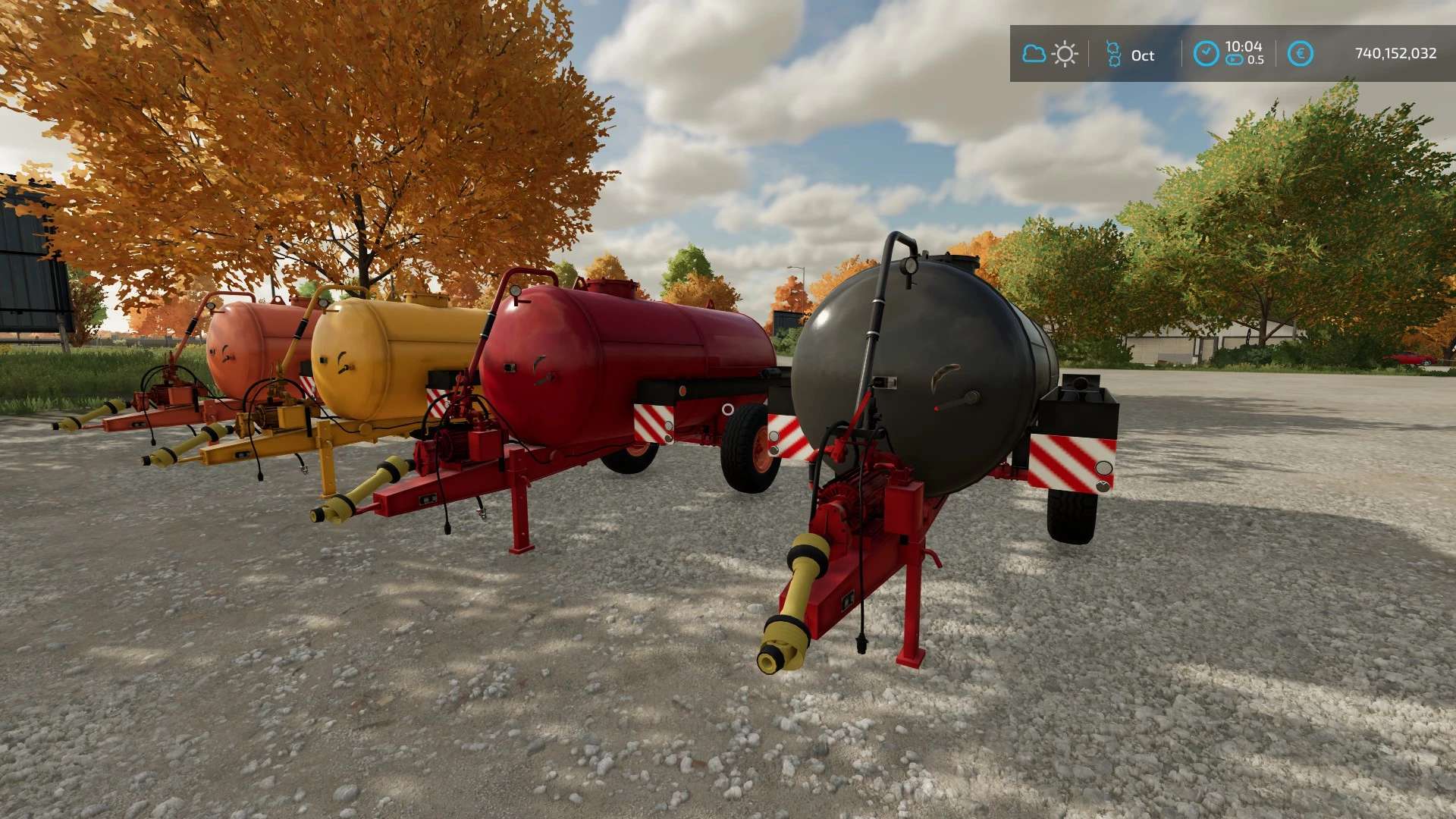Click the clock icon in the HUD
1456x819 pixels.
tap(1205, 54)
